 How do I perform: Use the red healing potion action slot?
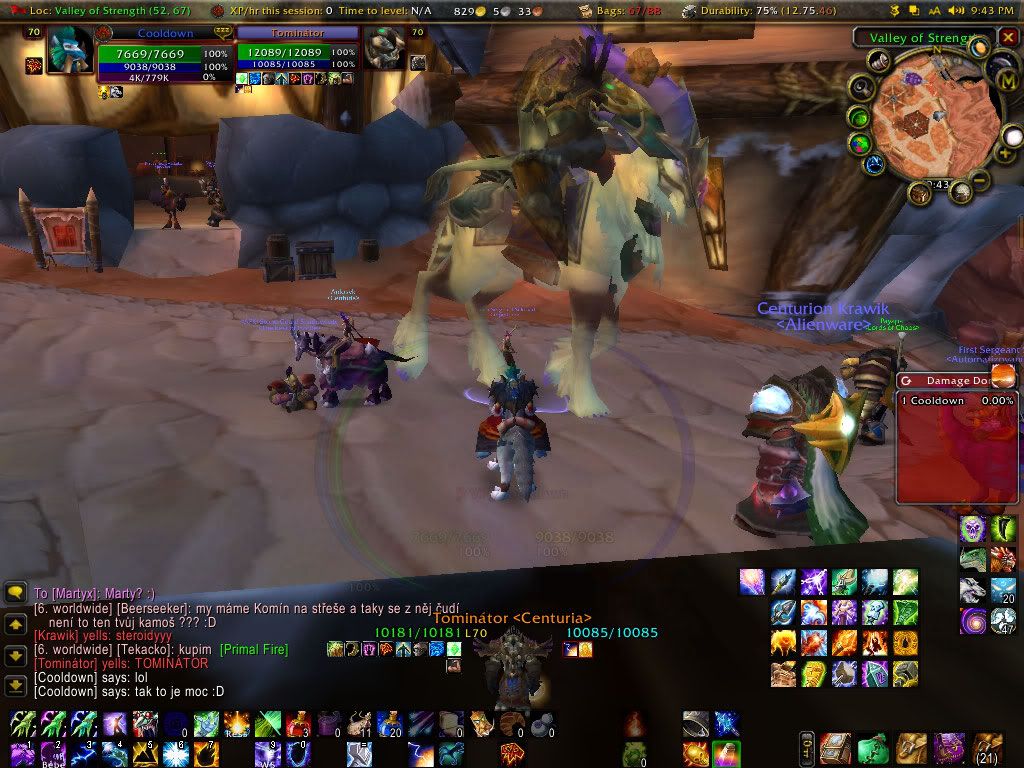(x=300, y=724)
